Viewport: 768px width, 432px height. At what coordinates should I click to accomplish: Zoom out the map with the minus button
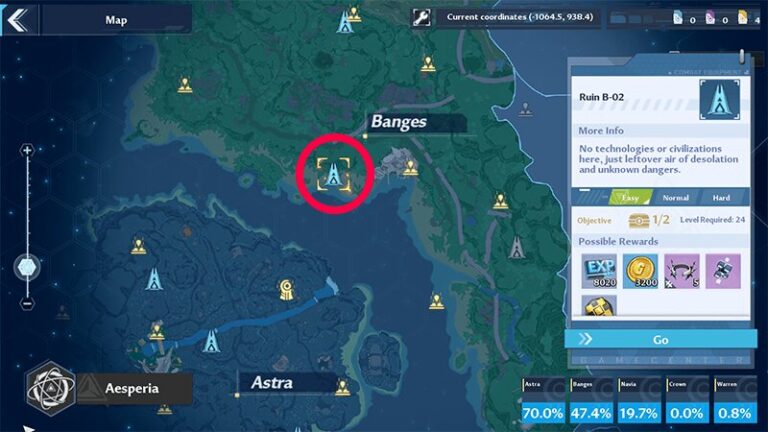click(27, 303)
